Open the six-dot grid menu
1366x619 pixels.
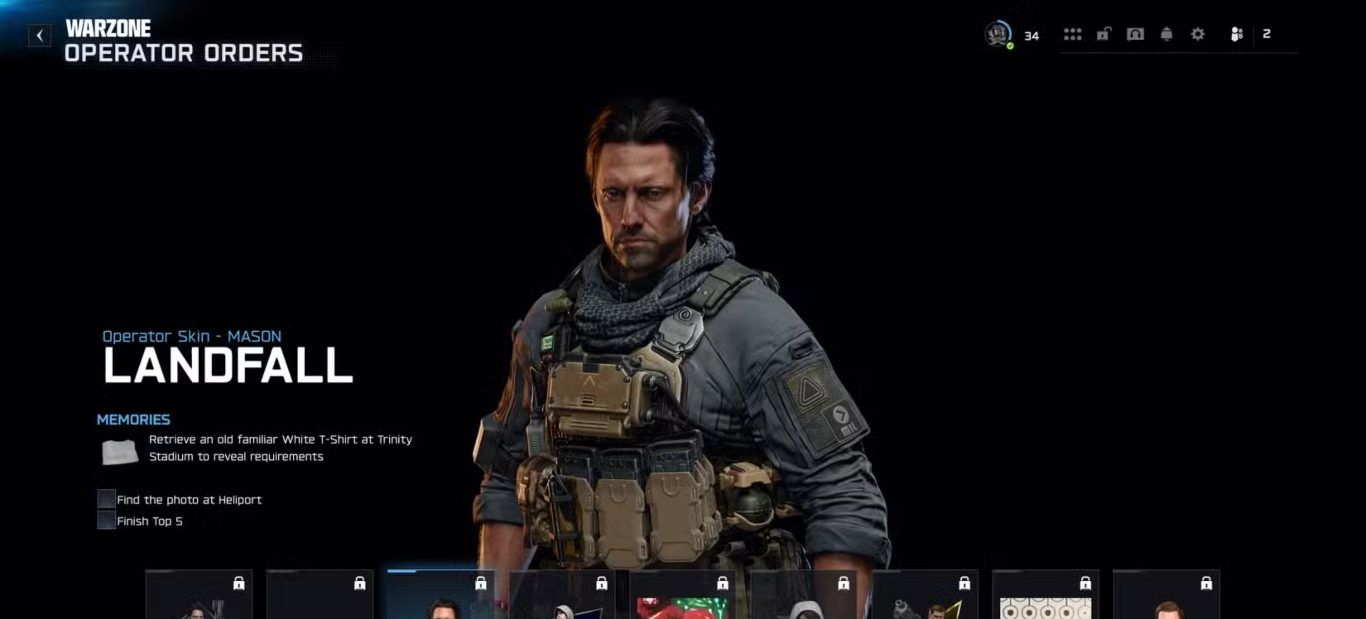click(1073, 35)
